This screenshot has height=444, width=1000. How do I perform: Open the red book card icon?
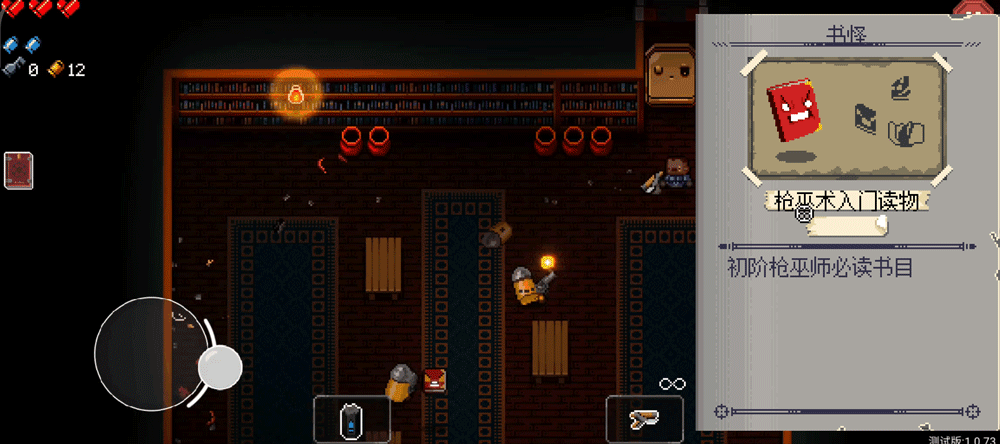coord(19,170)
